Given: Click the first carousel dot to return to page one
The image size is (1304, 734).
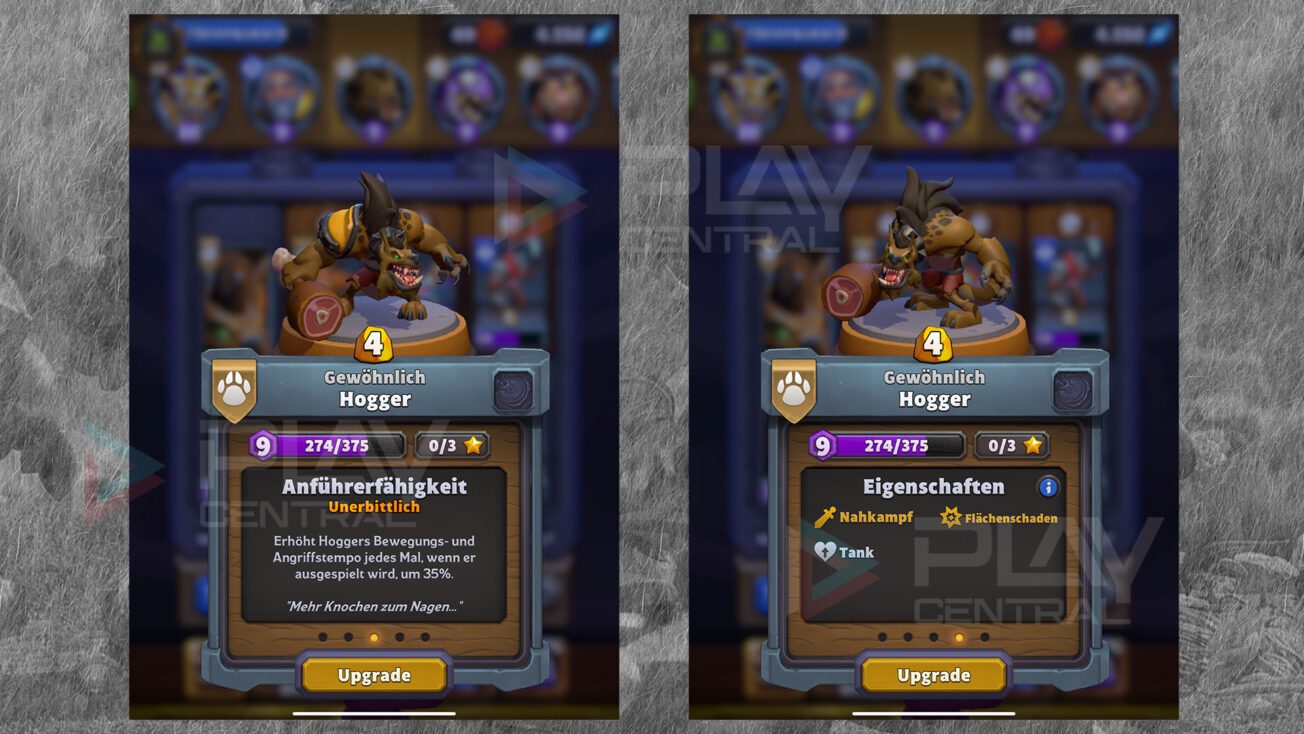Looking at the screenshot, I should click(x=322, y=637).
